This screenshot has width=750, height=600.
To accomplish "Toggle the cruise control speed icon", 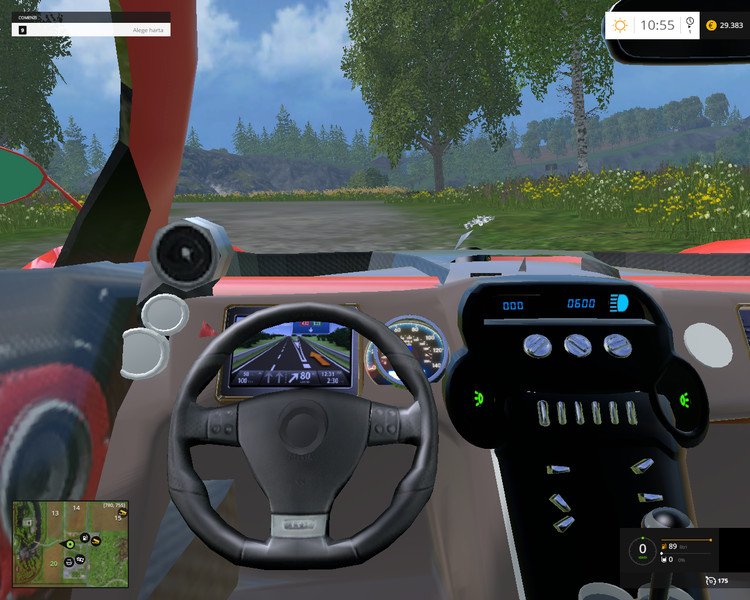I will coord(709,580).
